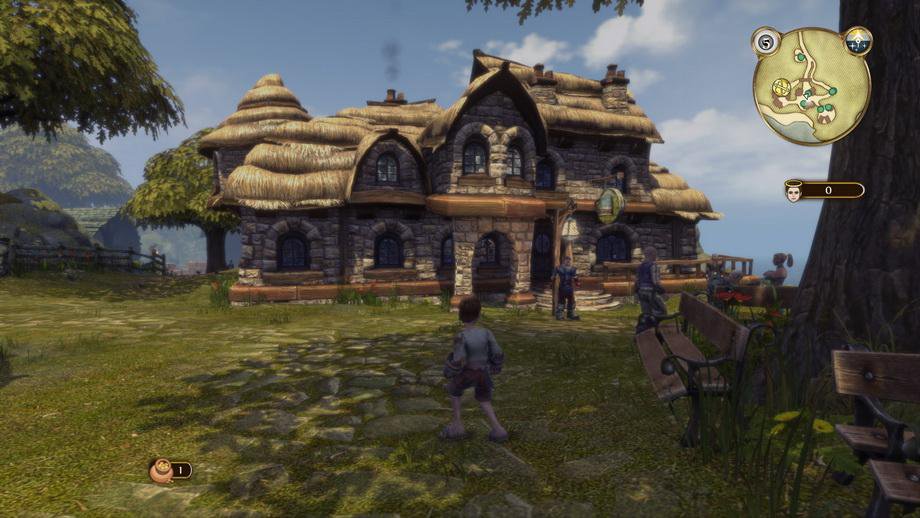
Task: Click the day-night sky icon beside the minimap
Action: pyautogui.click(x=858, y=41)
